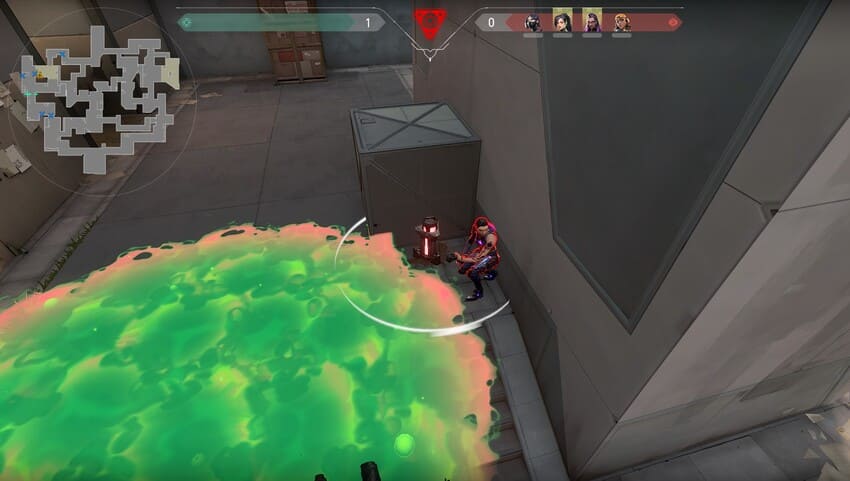The width and height of the screenshot is (850, 481).
Task: Click the red spike icon at top center
Action: pyautogui.click(x=429, y=21)
